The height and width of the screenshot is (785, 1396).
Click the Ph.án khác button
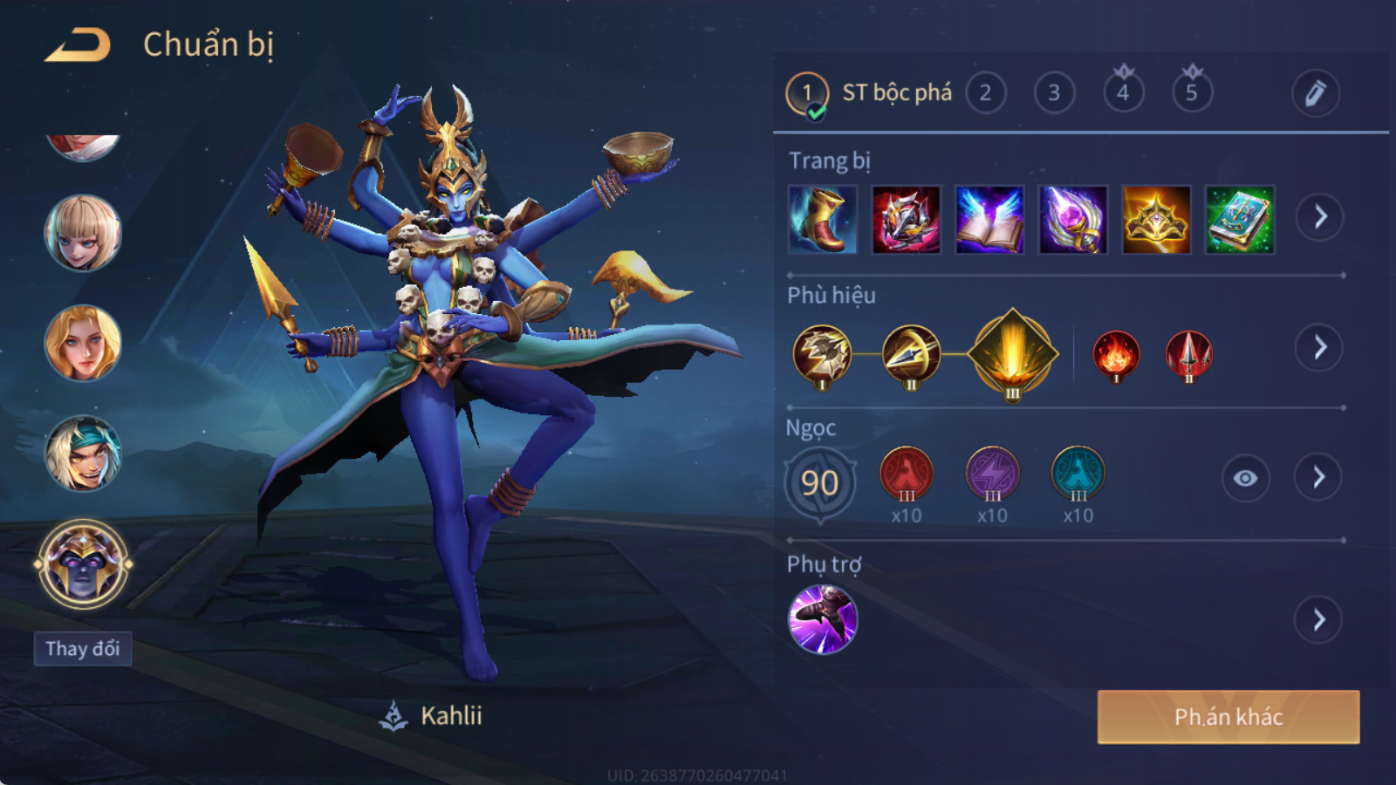click(1228, 717)
